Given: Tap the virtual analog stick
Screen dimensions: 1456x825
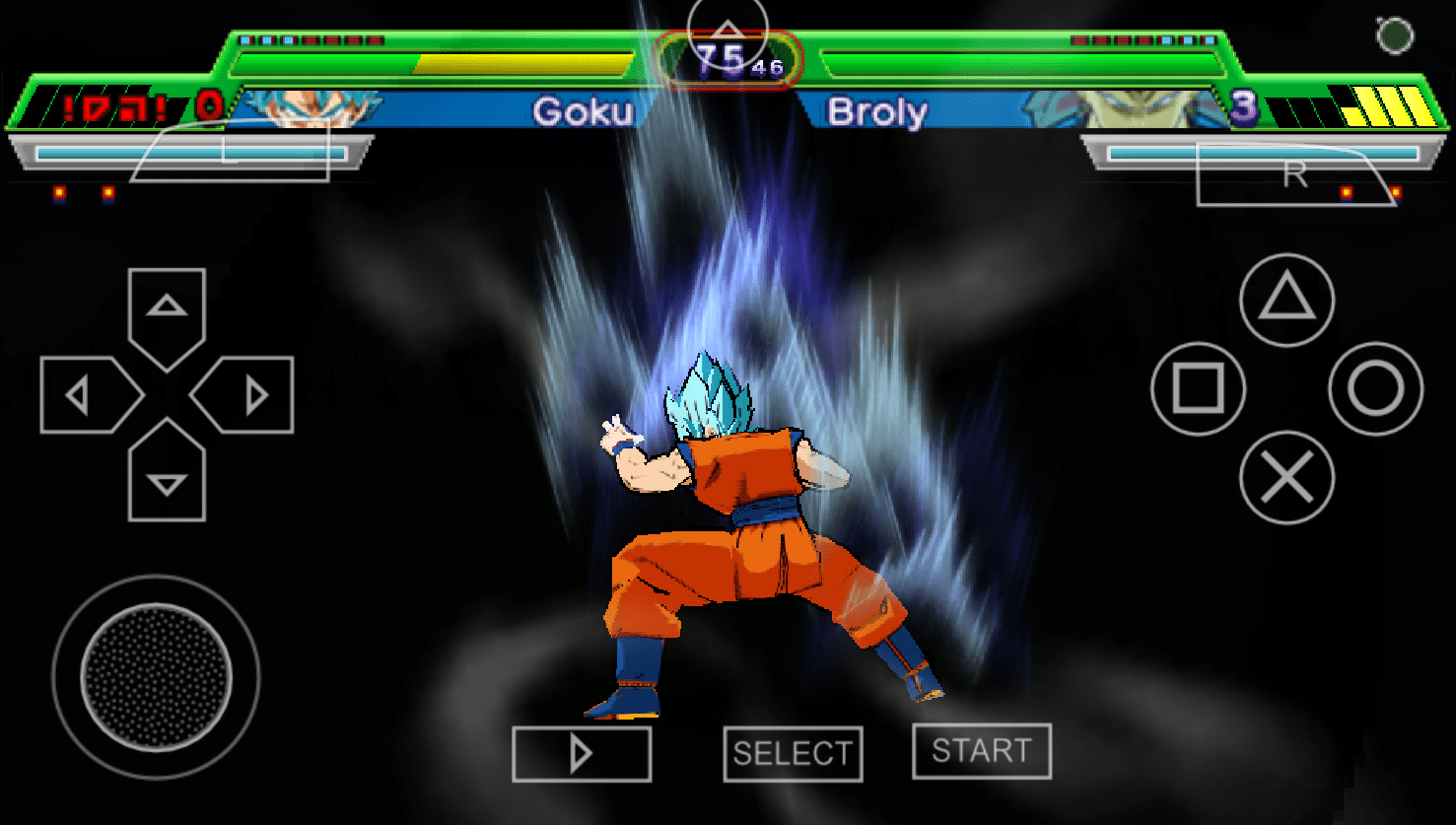Looking at the screenshot, I should coord(156,677).
